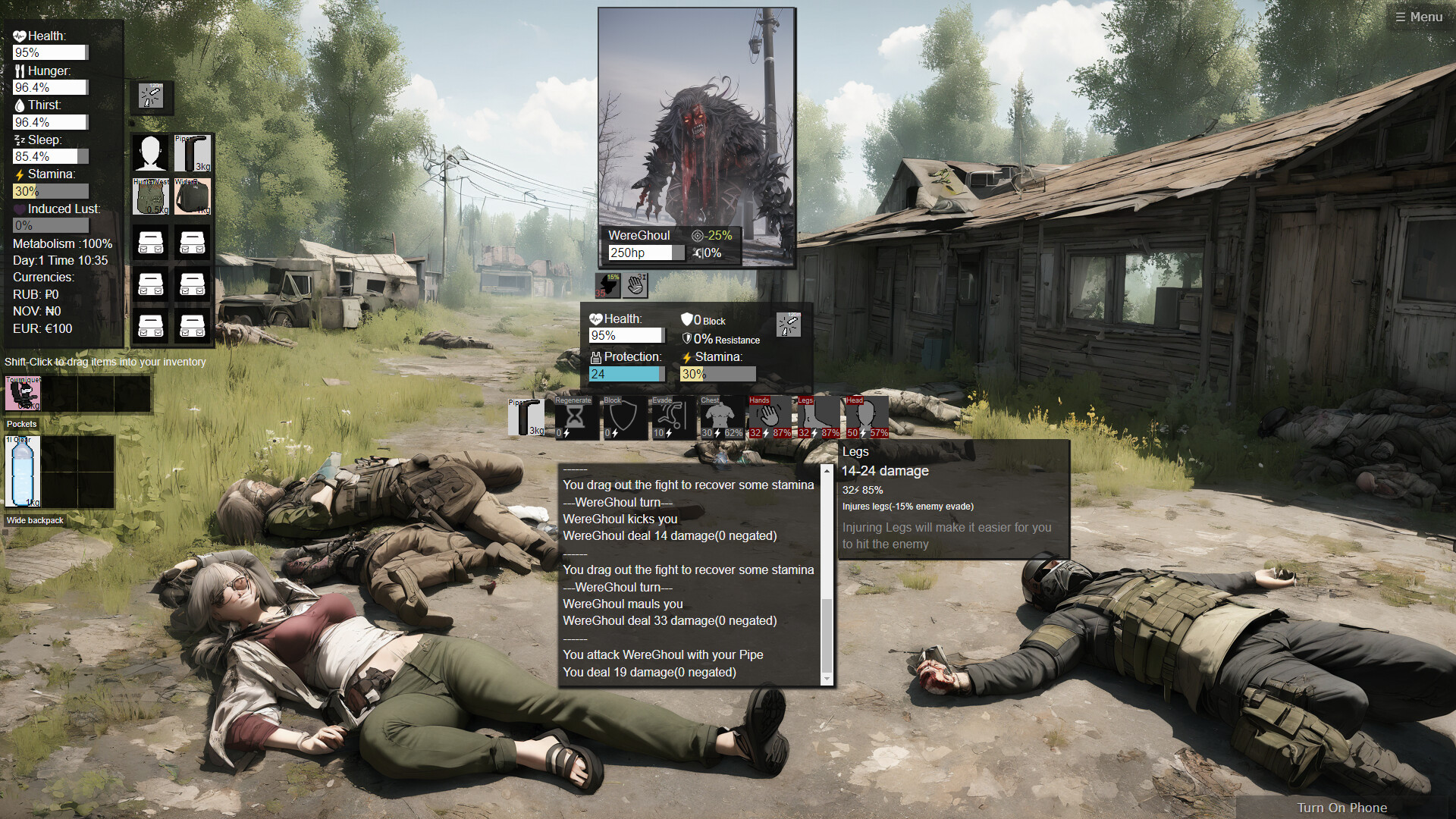Select the flee boot action below the WereGhoul

click(607, 284)
